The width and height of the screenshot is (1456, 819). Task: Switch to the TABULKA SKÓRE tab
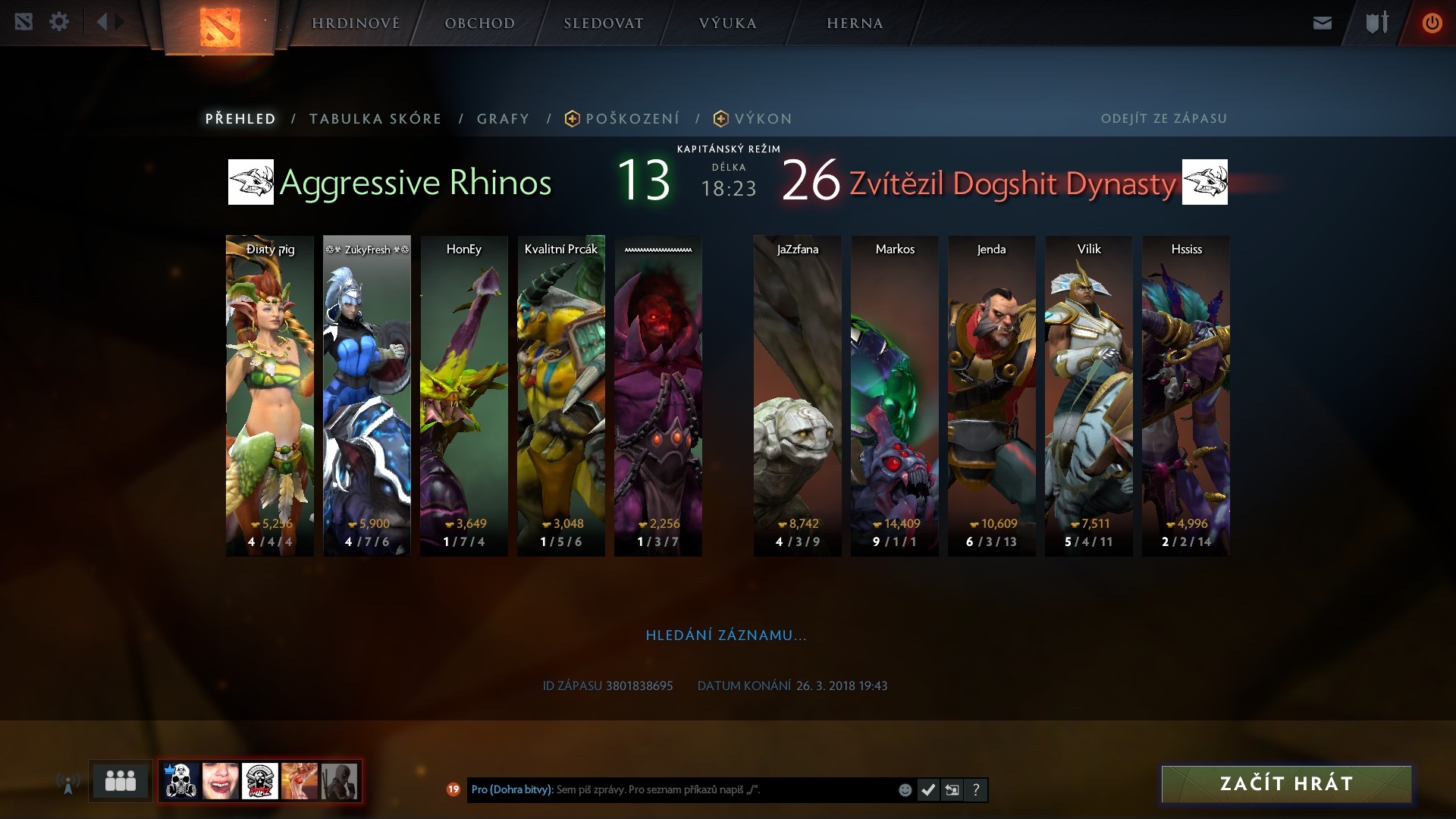click(375, 119)
